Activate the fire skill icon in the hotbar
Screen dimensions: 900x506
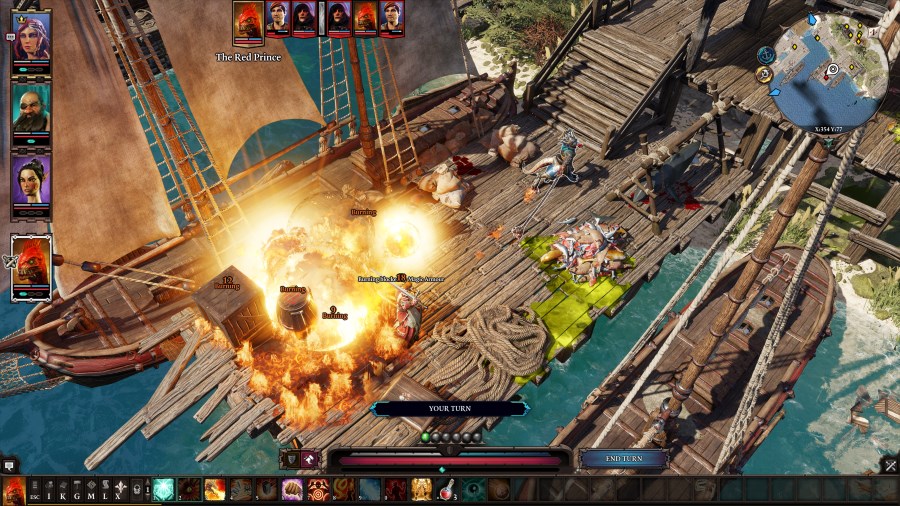[215, 490]
